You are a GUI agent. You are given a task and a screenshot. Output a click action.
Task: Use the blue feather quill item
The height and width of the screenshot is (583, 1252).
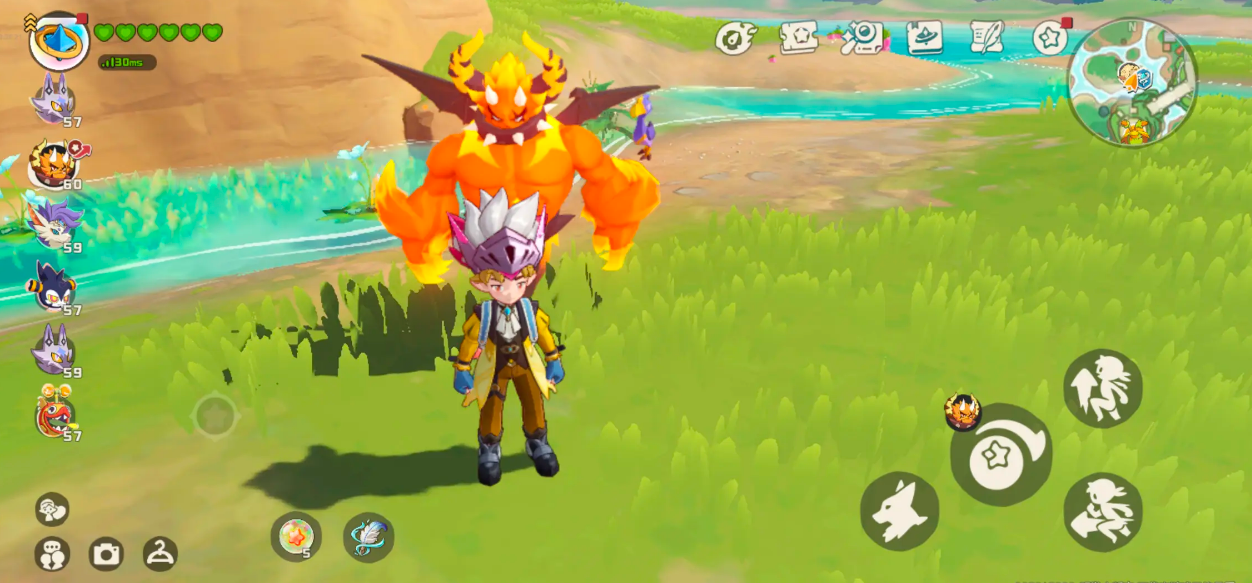[368, 537]
